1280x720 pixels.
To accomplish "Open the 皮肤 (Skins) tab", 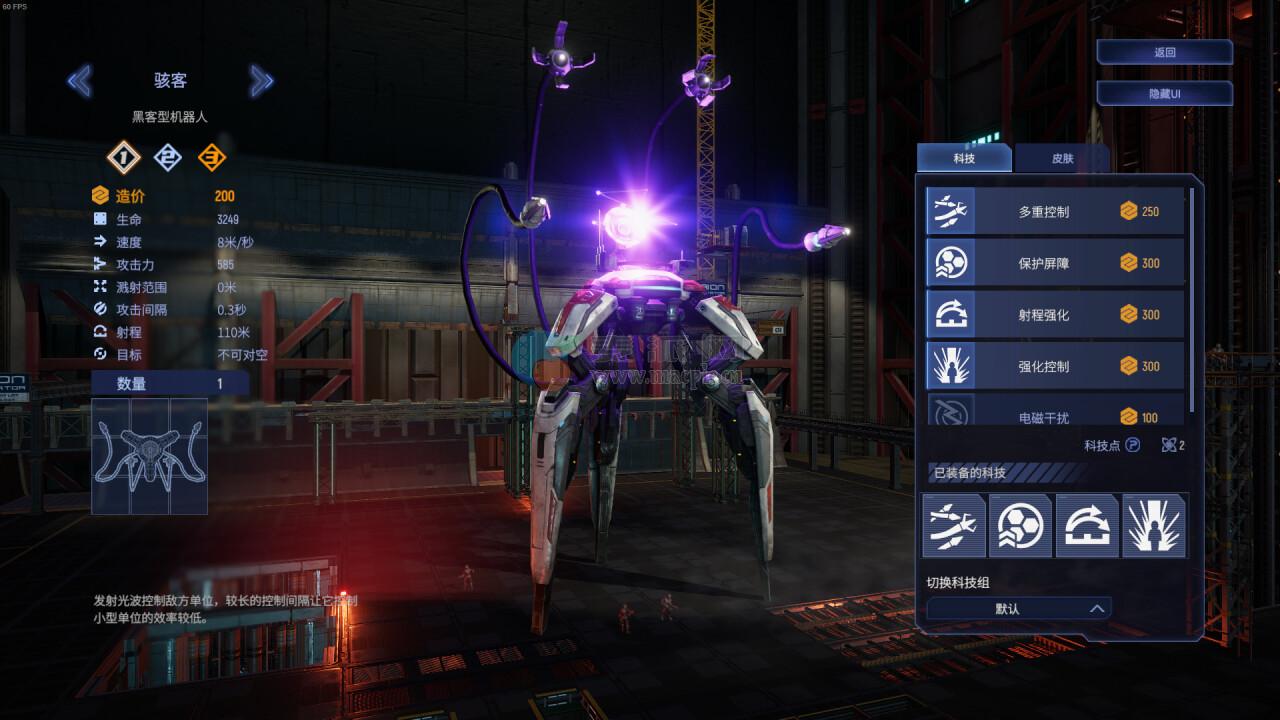I will coord(1061,158).
